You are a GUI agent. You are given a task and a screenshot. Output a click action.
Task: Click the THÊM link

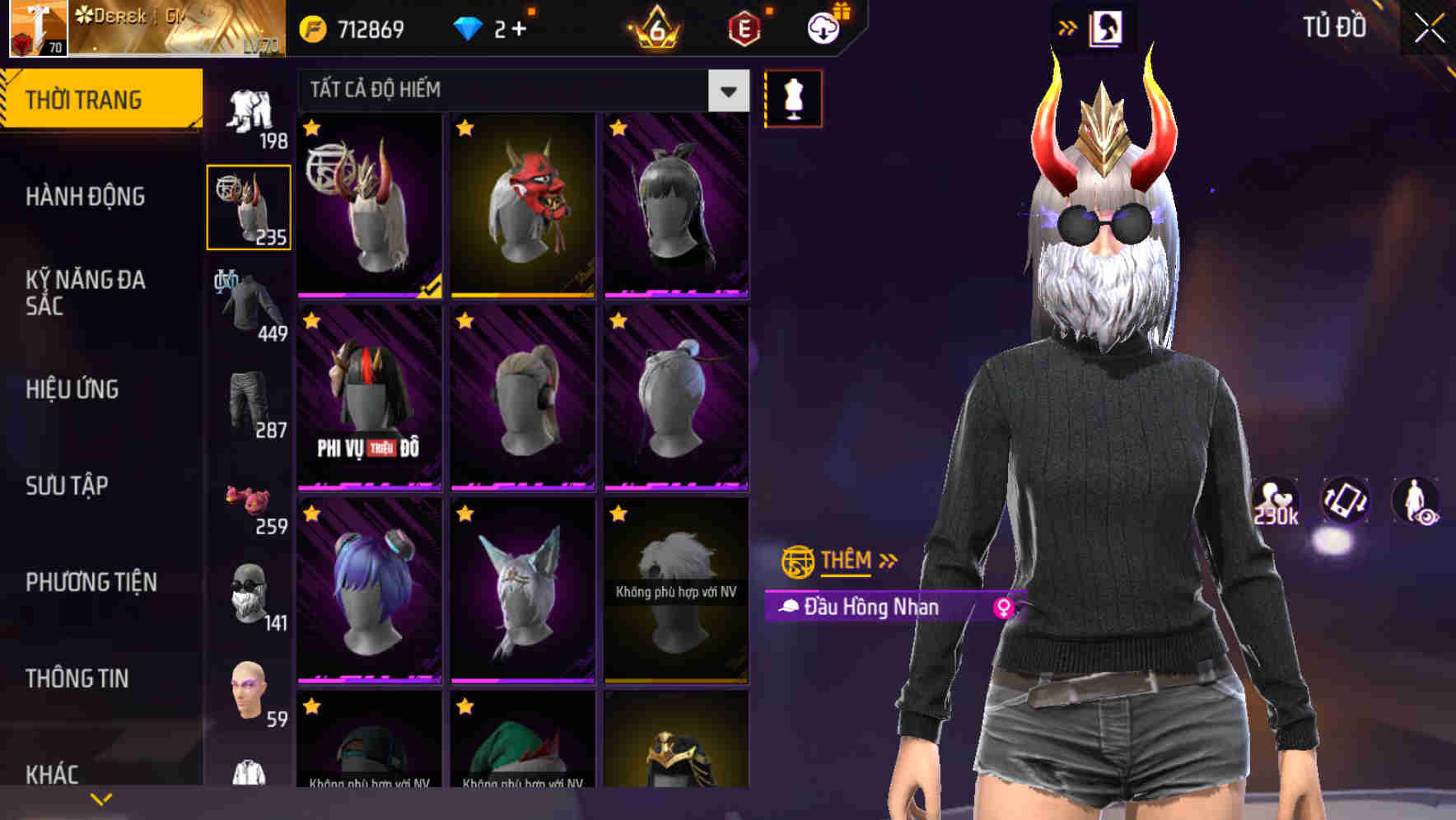[845, 561]
